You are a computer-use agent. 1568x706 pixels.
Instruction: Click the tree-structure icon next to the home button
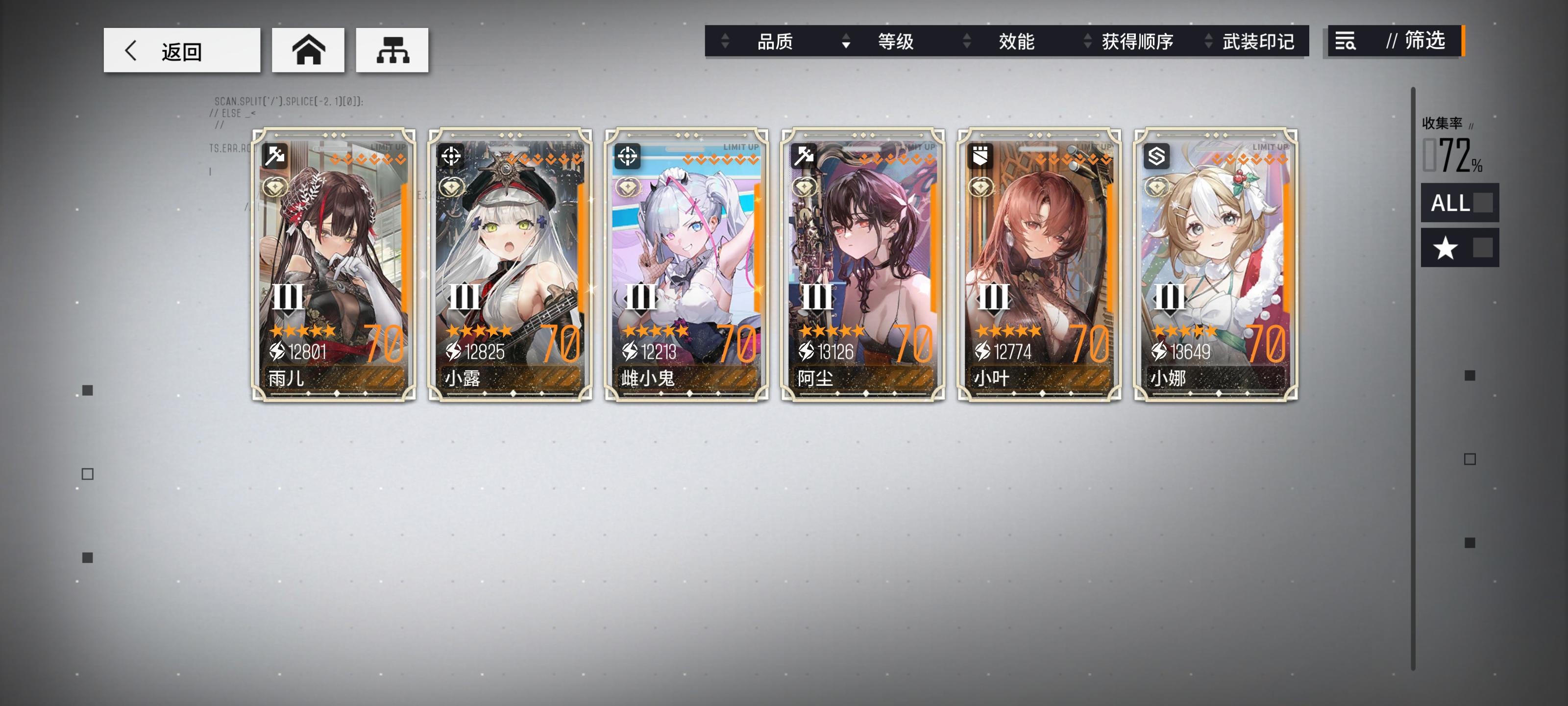pos(392,50)
